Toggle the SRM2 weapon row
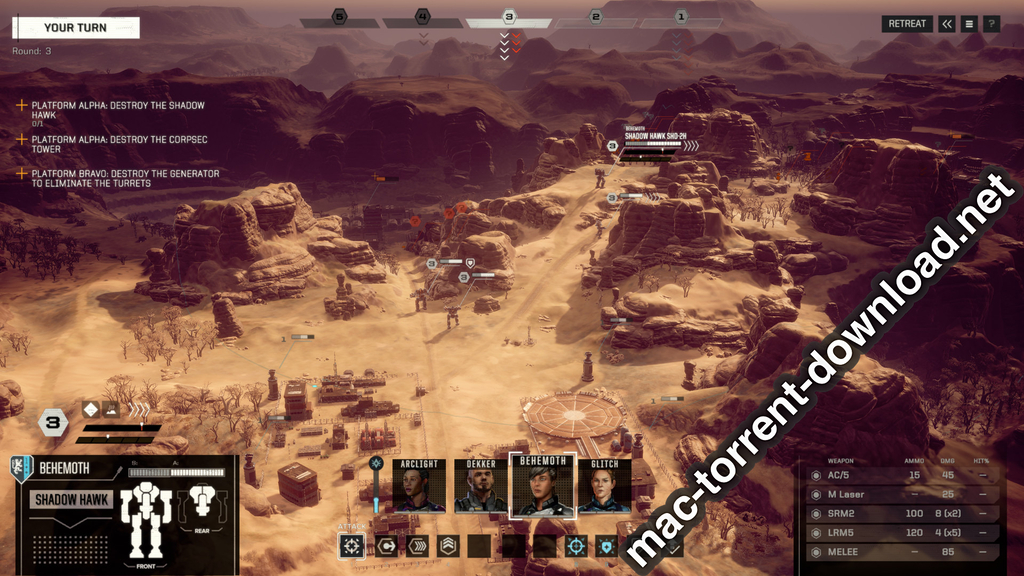The image size is (1024, 576). (x=901, y=512)
